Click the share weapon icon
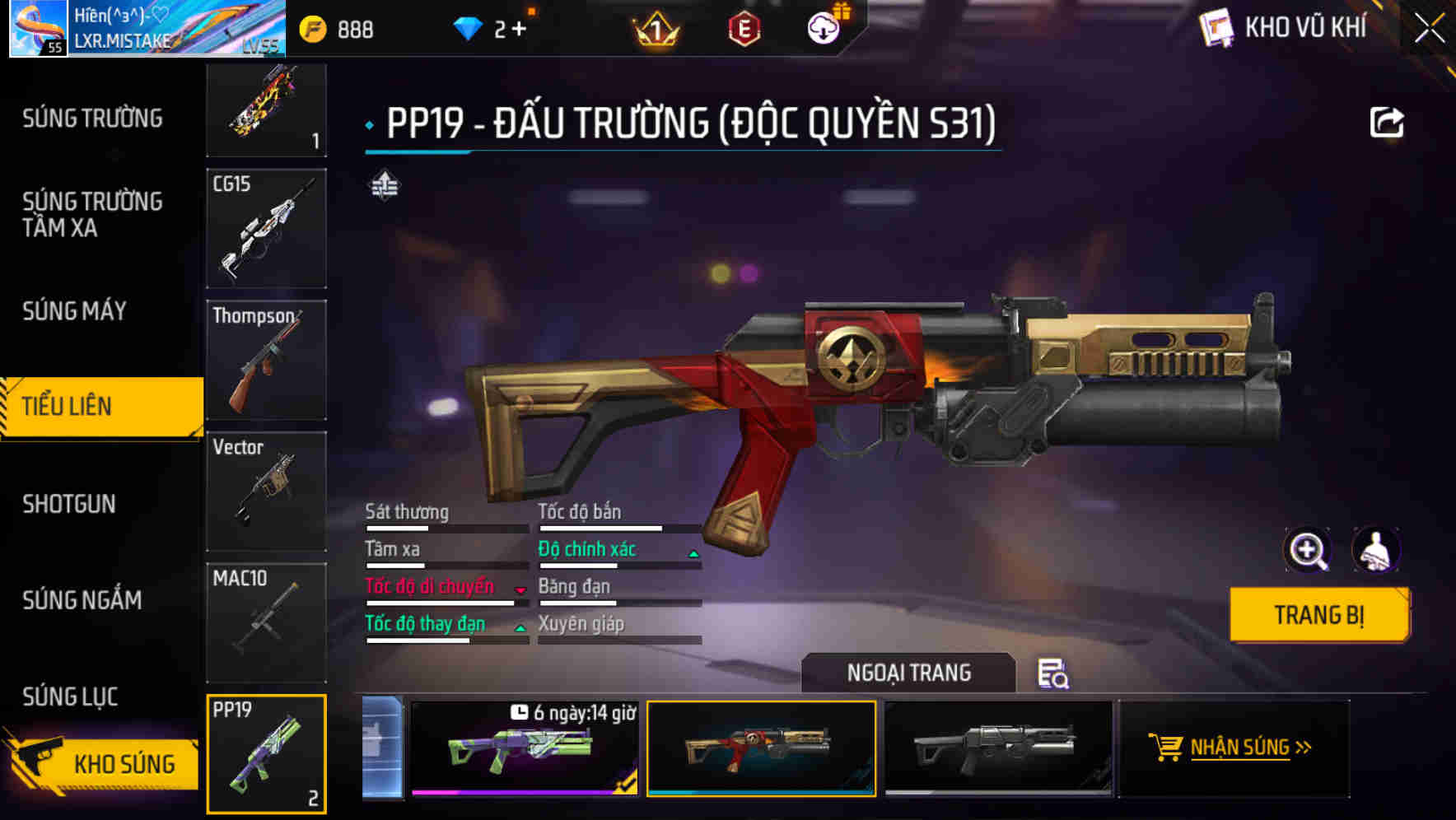 click(x=1388, y=122)
